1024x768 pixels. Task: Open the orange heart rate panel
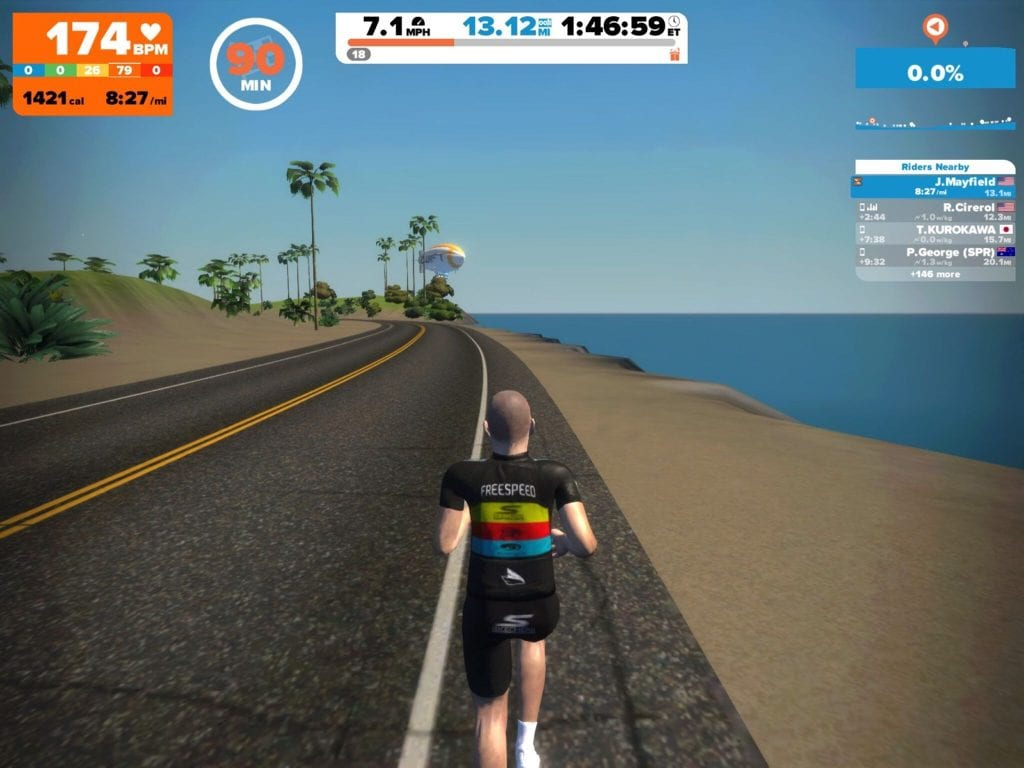pos(92,64)
